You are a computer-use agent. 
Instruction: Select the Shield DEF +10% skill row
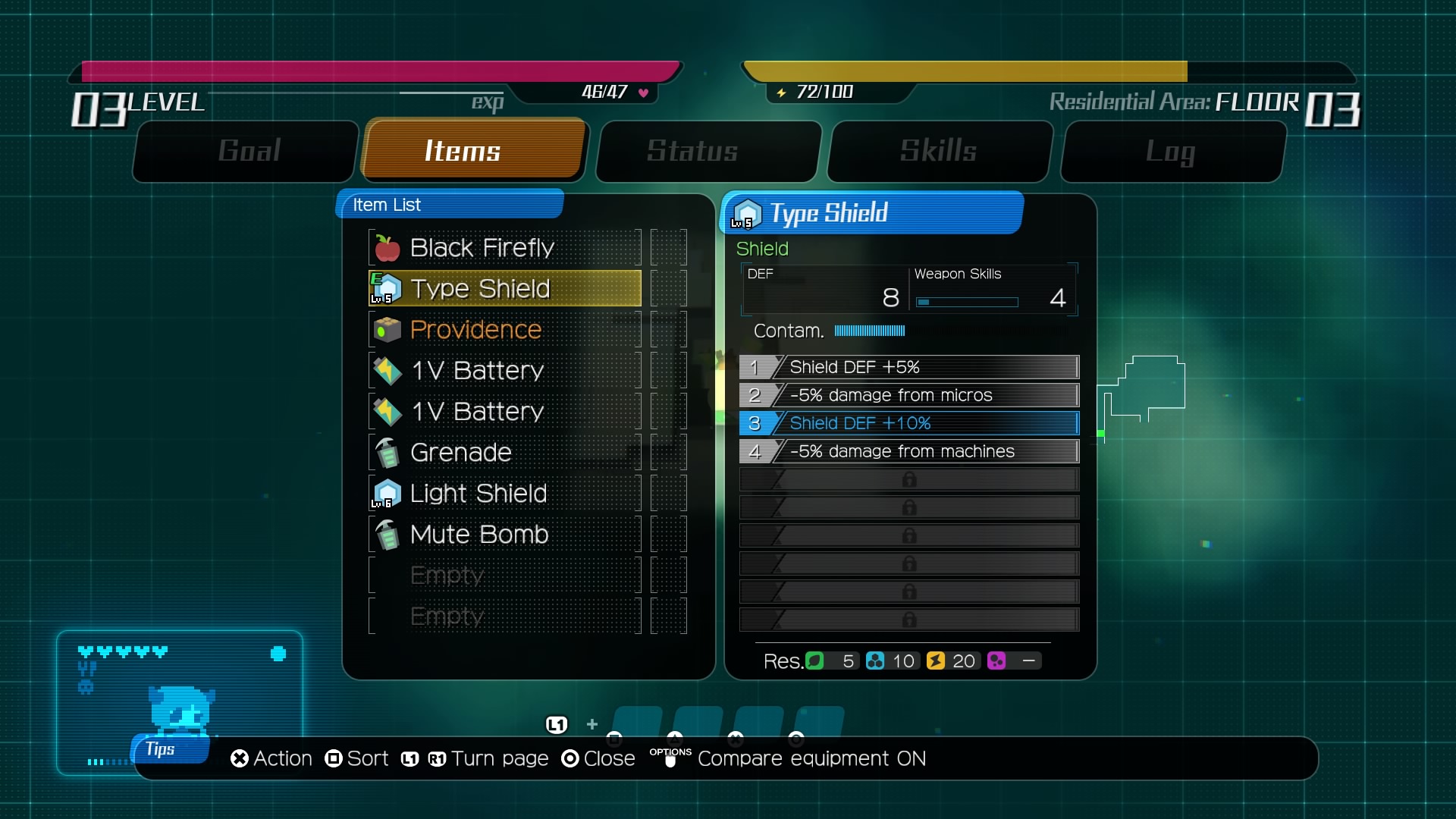[x=908, y=423]
